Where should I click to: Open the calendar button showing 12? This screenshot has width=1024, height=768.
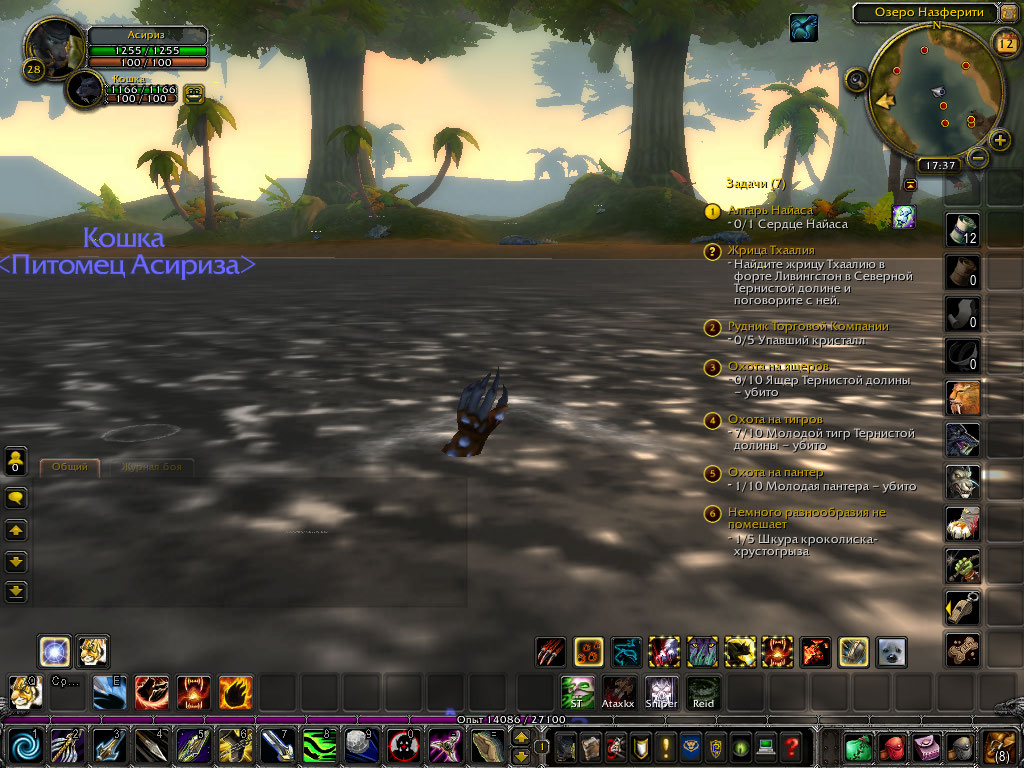tap(1006, 42)
